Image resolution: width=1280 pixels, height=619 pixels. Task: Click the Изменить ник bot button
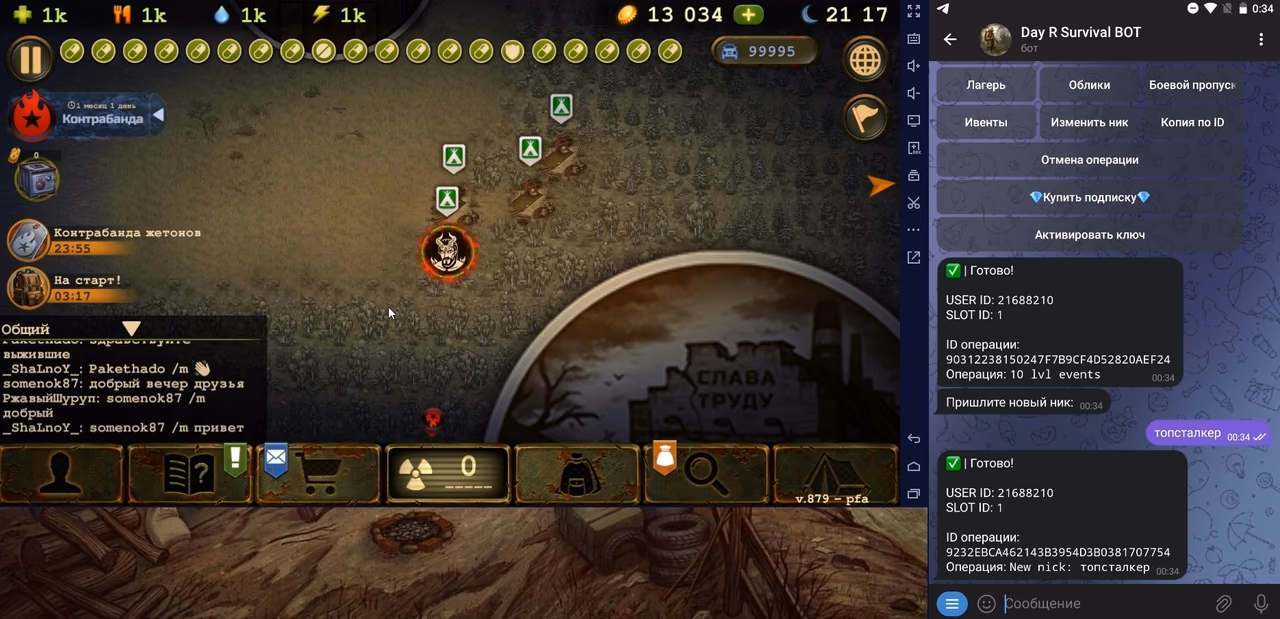tap(1089, 122)
